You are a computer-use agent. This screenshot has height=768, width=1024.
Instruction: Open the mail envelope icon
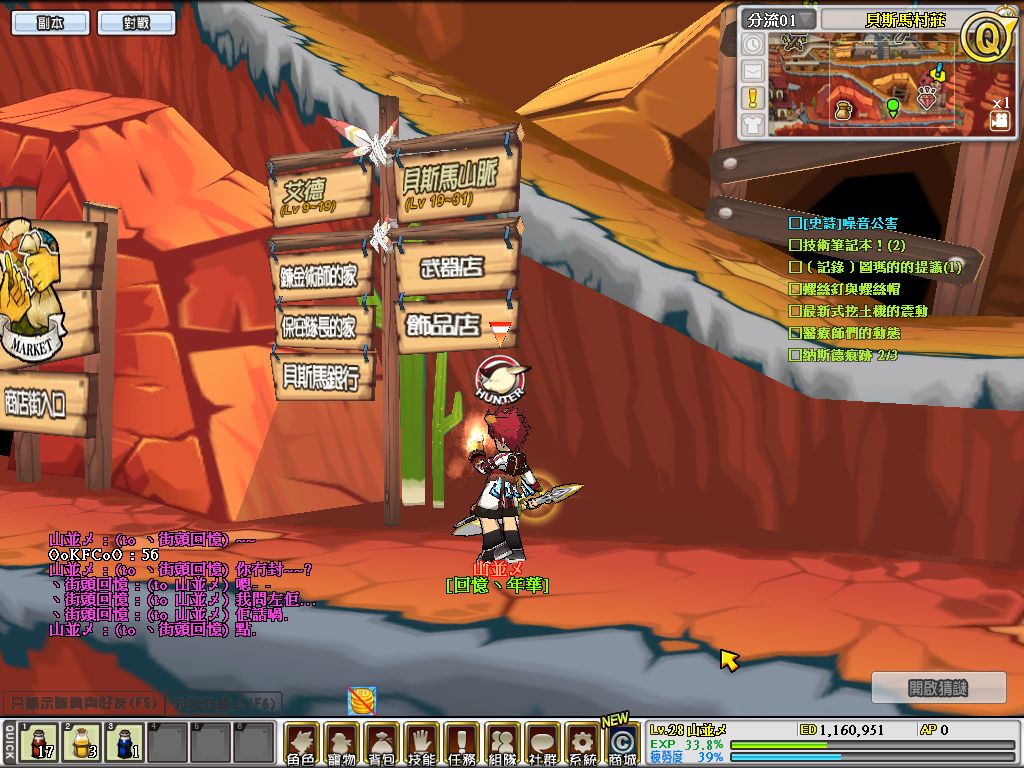coord(753,71)
